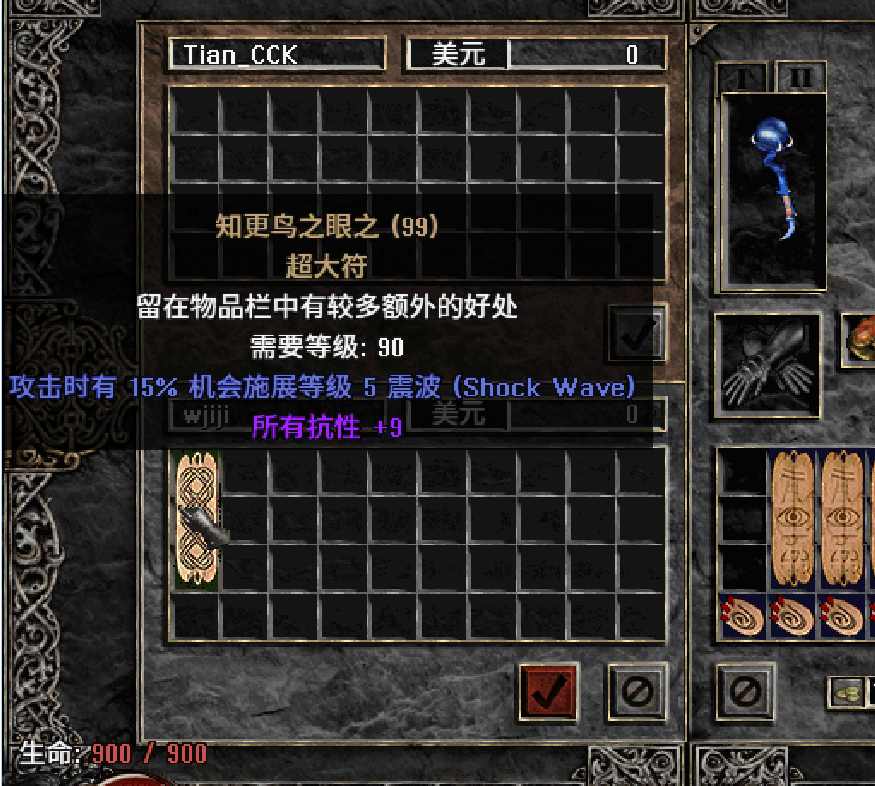Screen dimensions: 875x786
Task: Switch to weapon set tab II
Action: (x=800, y=78)
